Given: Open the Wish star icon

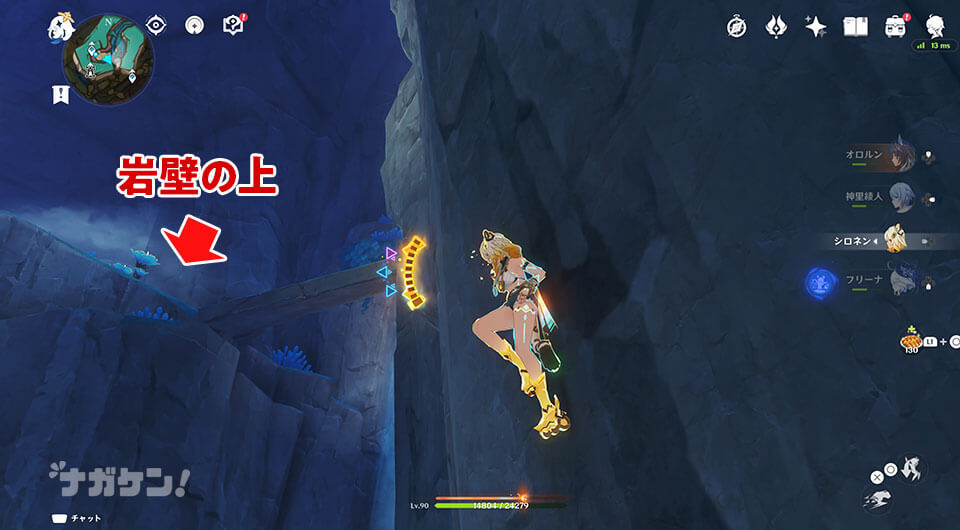Looking at the screenshot, I should point(816,26).
